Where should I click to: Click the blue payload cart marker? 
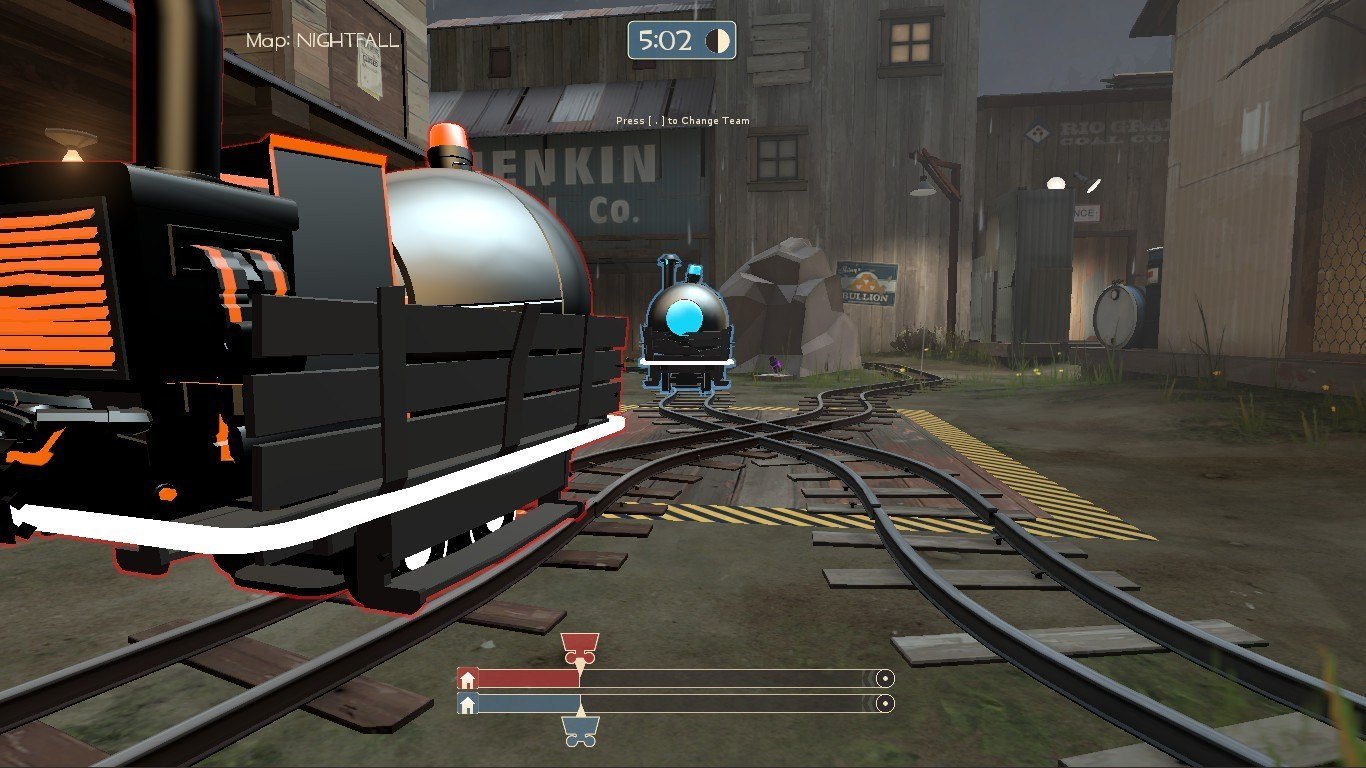tap(580, 731)
